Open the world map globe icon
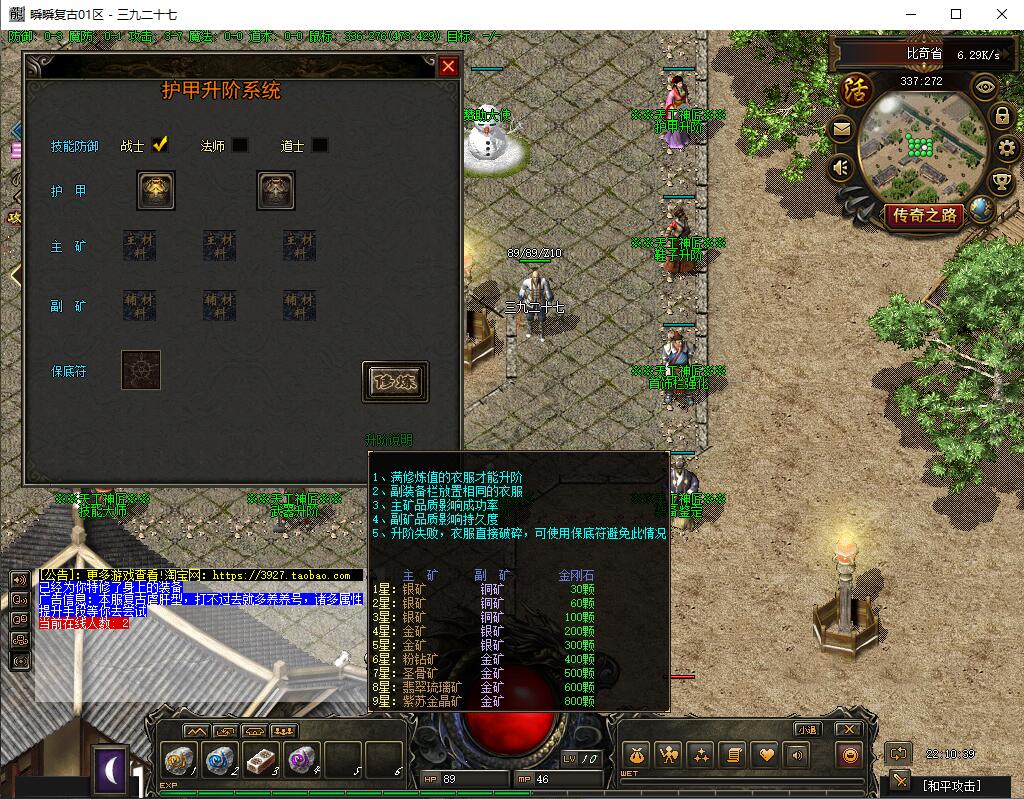This screenshot has height=799, width=1024. (x=982, y=209)
